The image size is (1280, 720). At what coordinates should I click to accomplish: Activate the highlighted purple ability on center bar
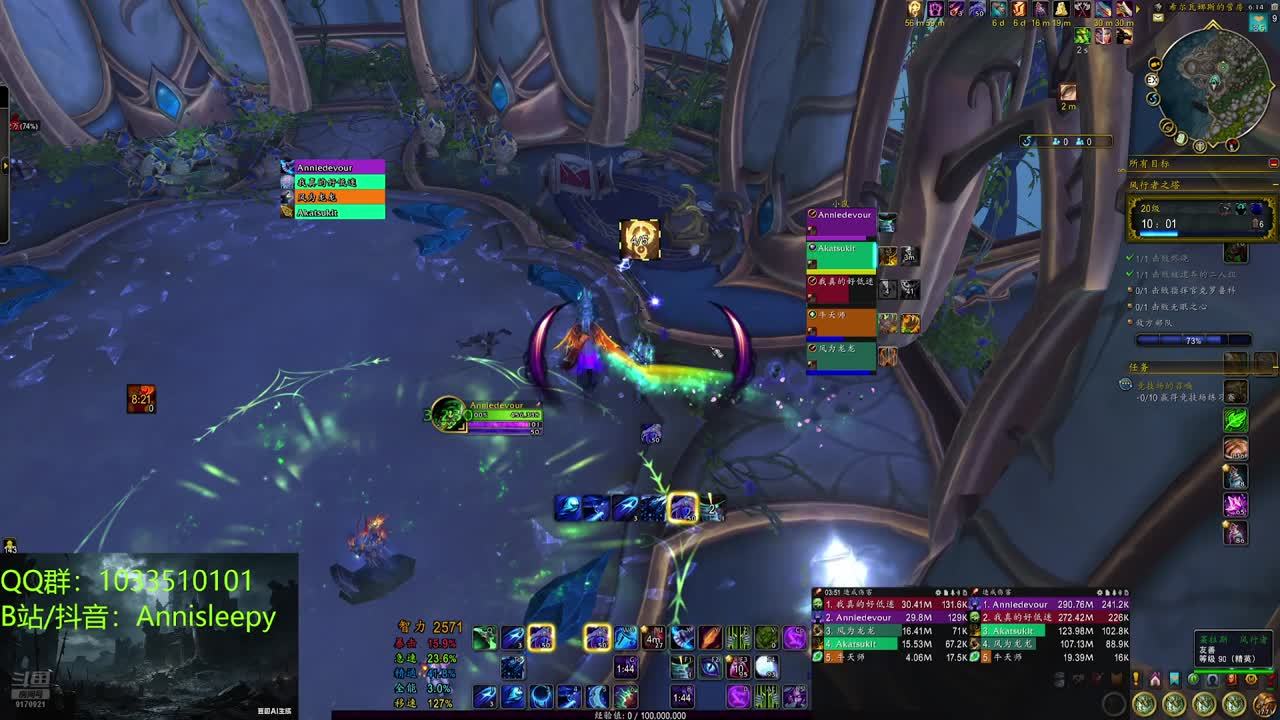(x=683, y=507)
